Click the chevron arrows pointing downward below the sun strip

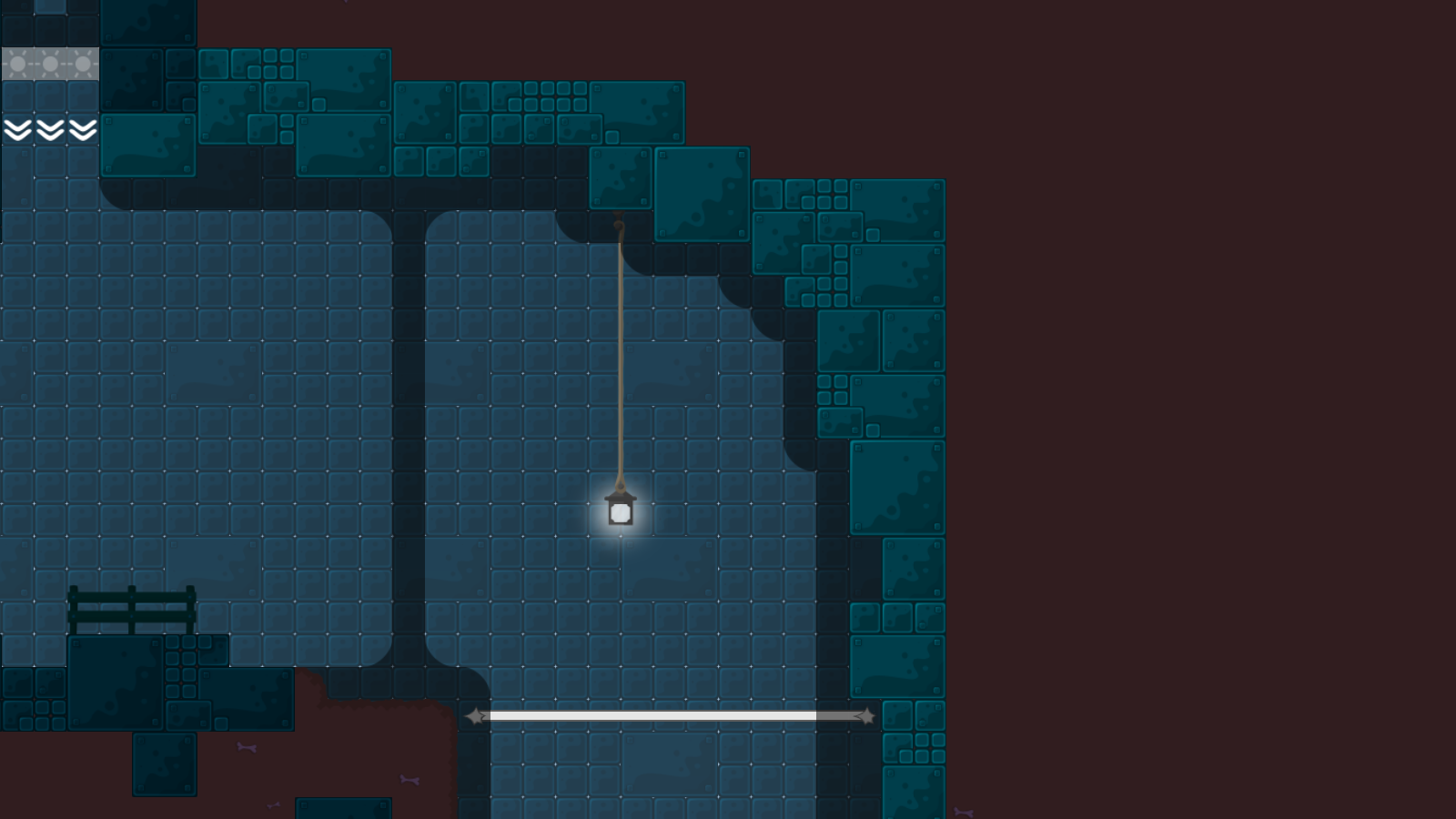click(51, 130)
